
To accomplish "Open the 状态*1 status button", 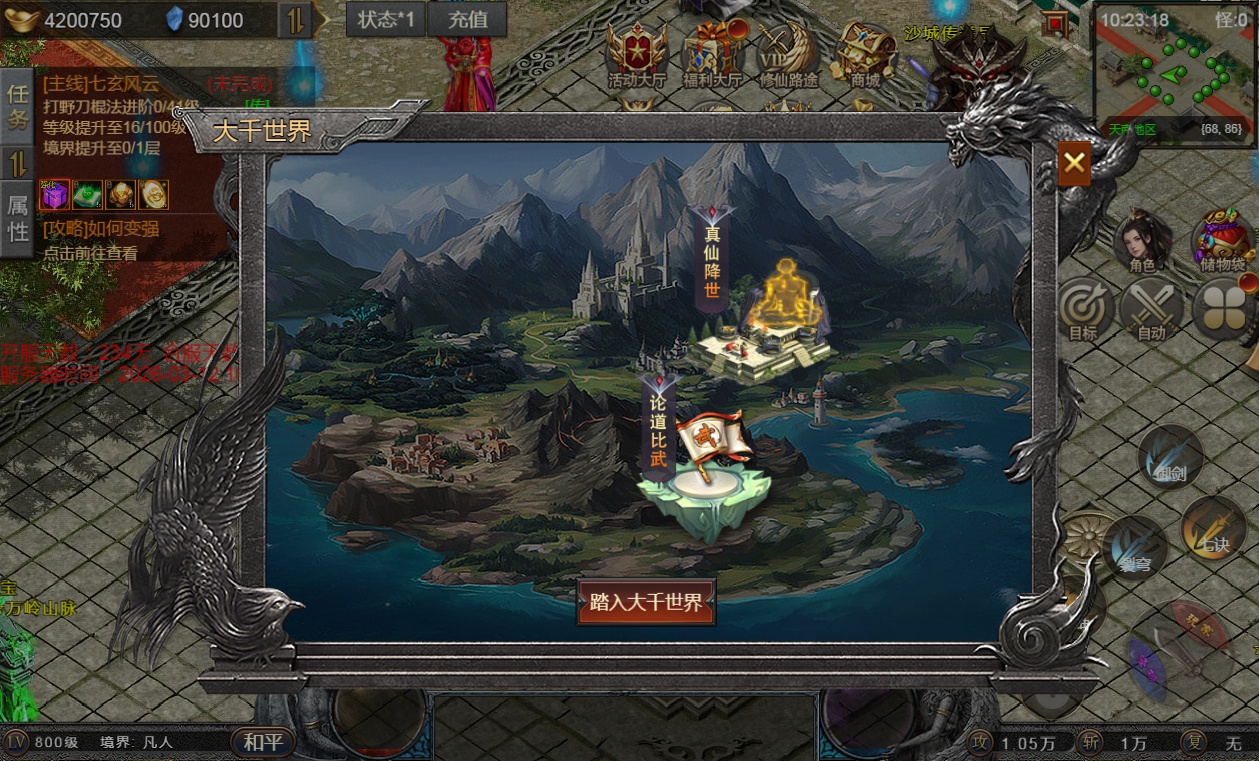I will (386, 20).
